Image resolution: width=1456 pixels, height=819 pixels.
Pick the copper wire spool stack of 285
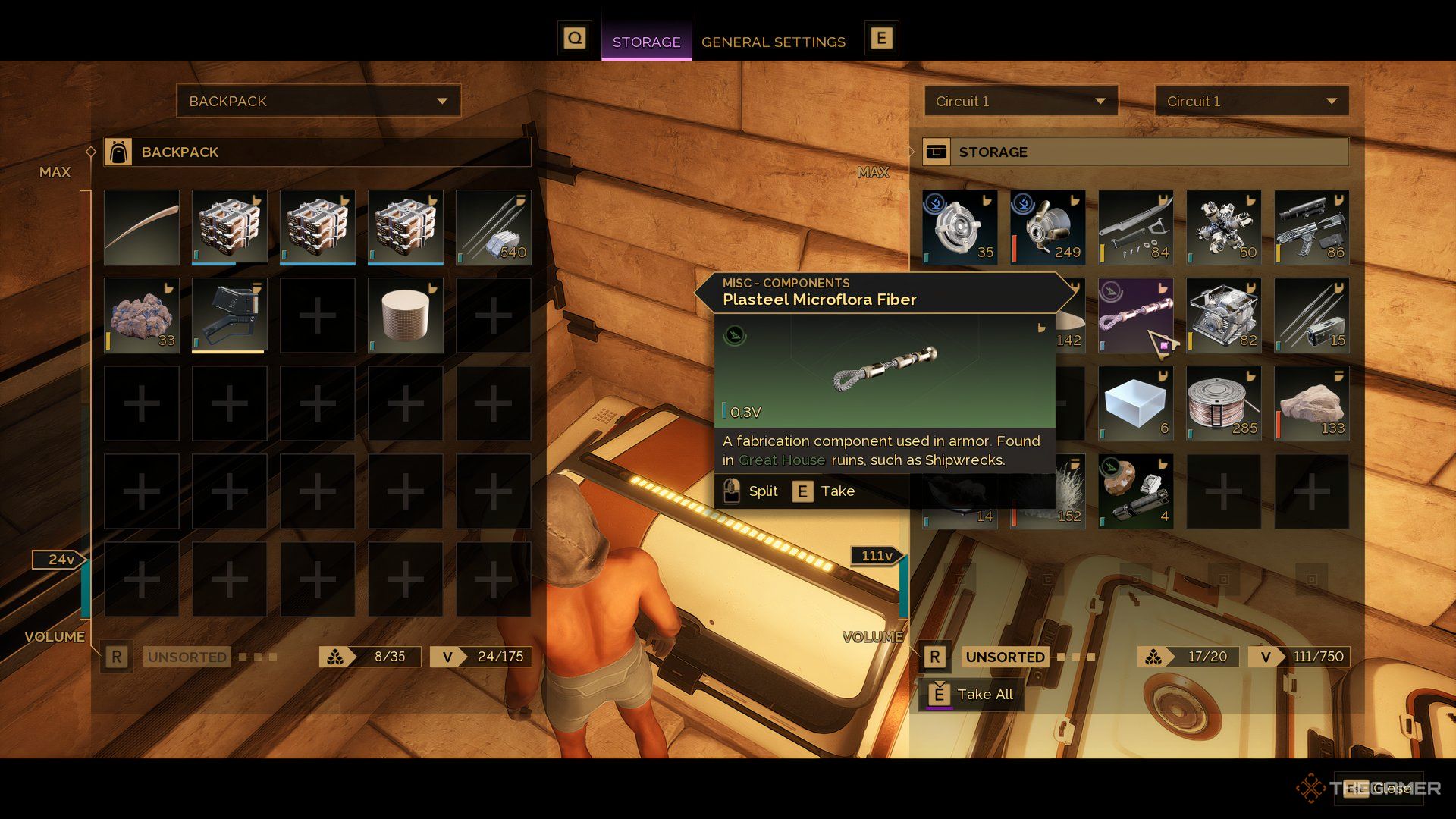tap(1223, 403)
